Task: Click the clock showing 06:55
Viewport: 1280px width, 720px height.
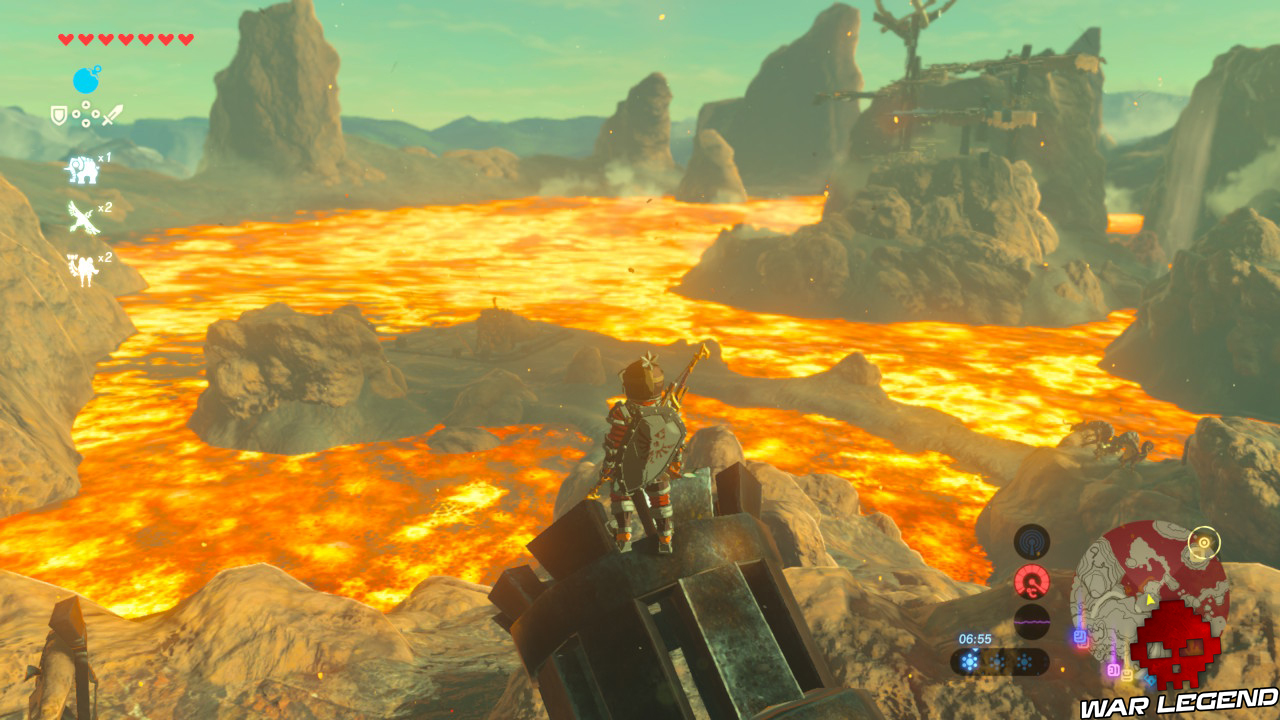Action: (x=975, y=638)
